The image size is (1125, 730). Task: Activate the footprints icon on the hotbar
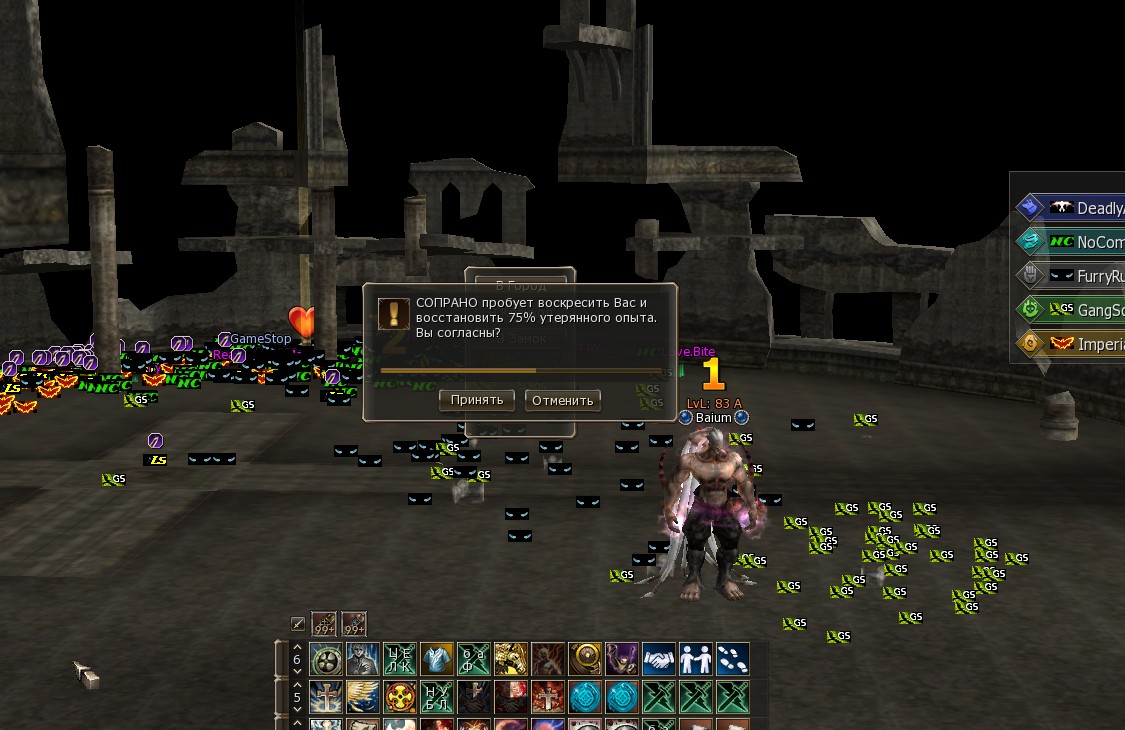[733, 659]
